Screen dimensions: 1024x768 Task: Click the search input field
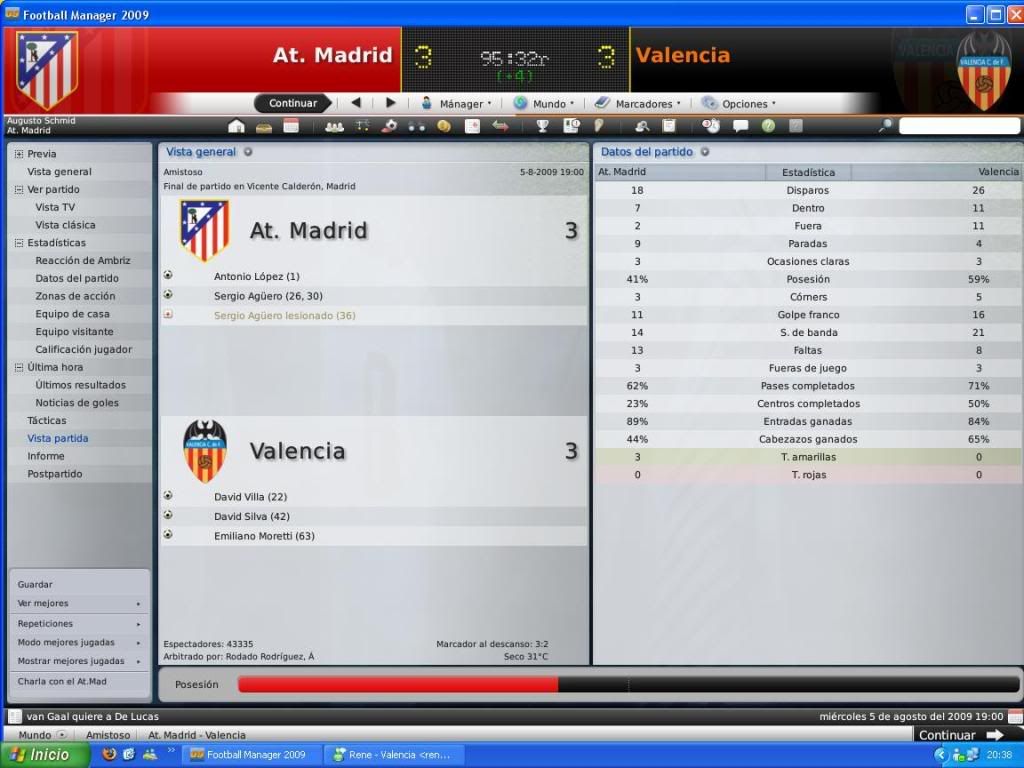[x=957, y=126]
